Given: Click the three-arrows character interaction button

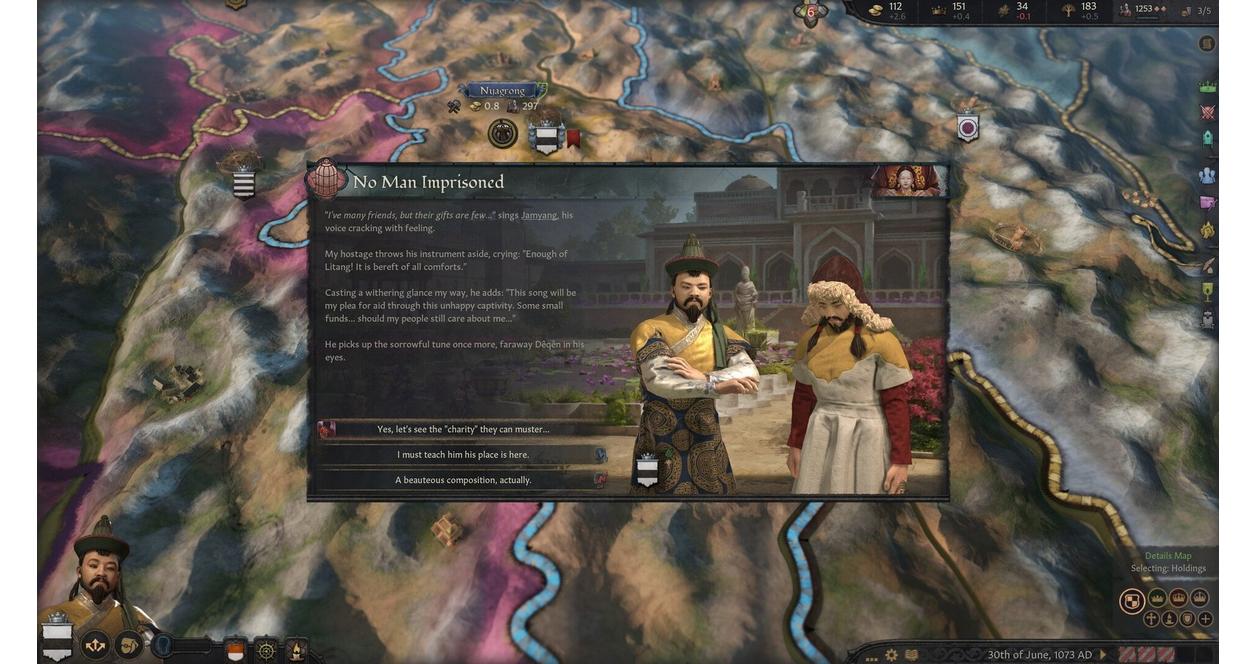Looking at the screenshot, I should [95, 646].
